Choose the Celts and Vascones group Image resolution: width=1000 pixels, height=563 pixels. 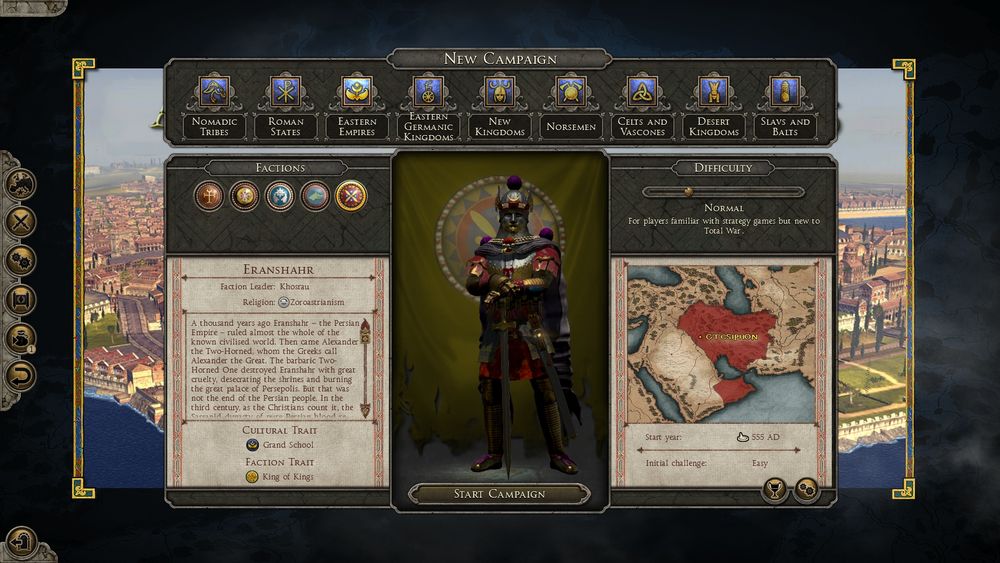point(642,103)
